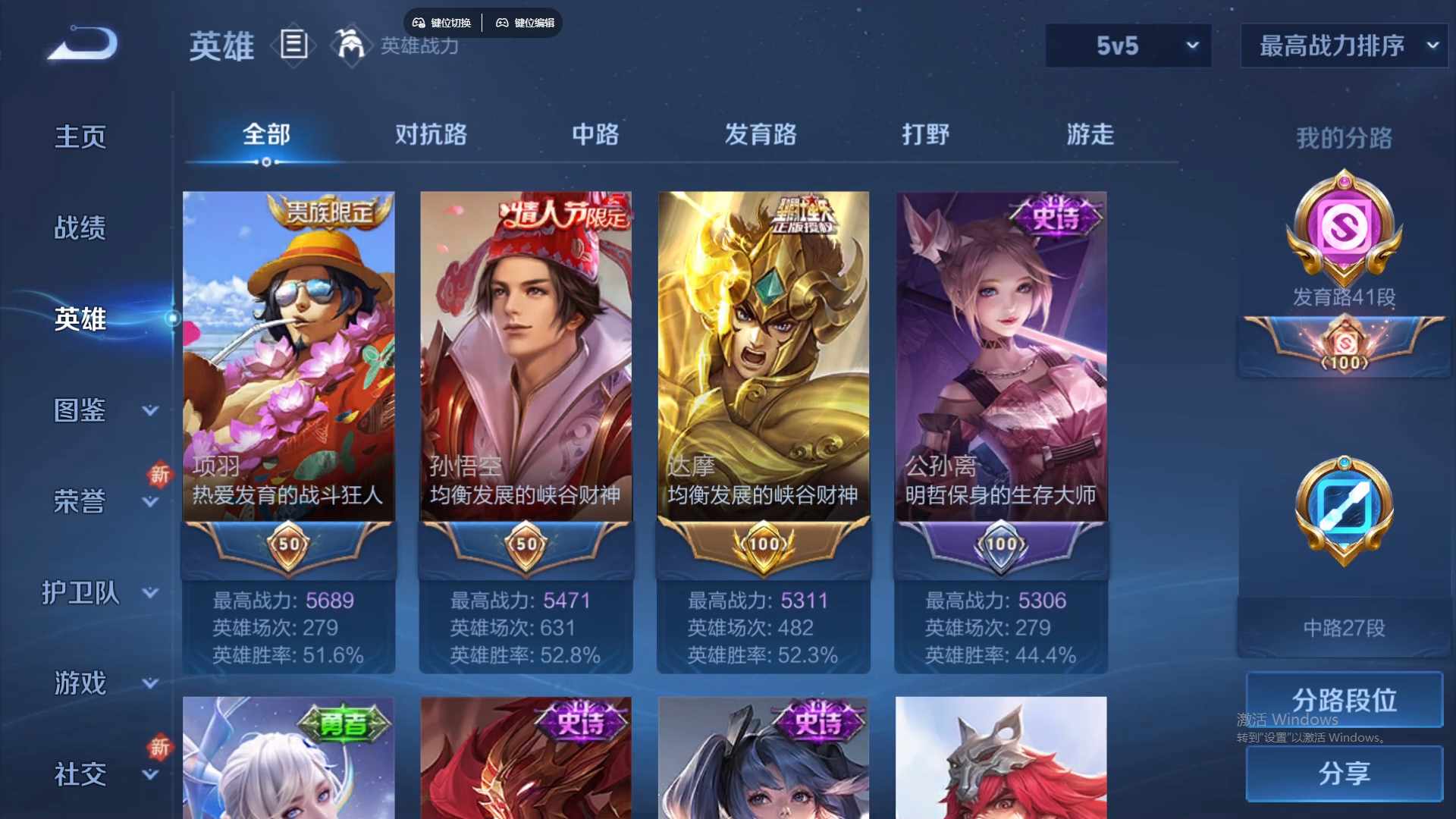
Task: Open the hero attribute list icon beside 英雄 title
Action: point(293,45)
